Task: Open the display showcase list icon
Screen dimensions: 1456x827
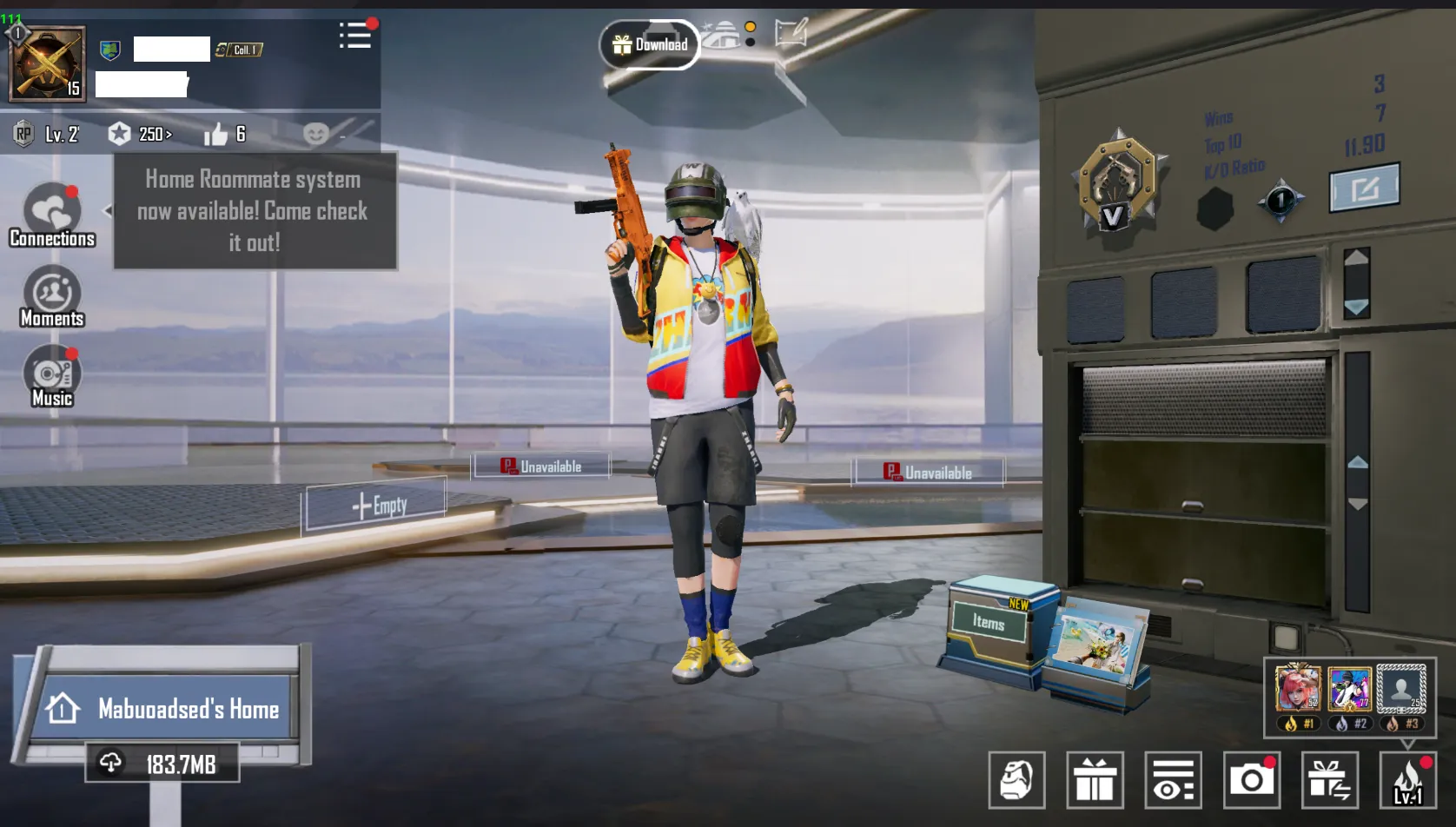Action: (1174, 780)
